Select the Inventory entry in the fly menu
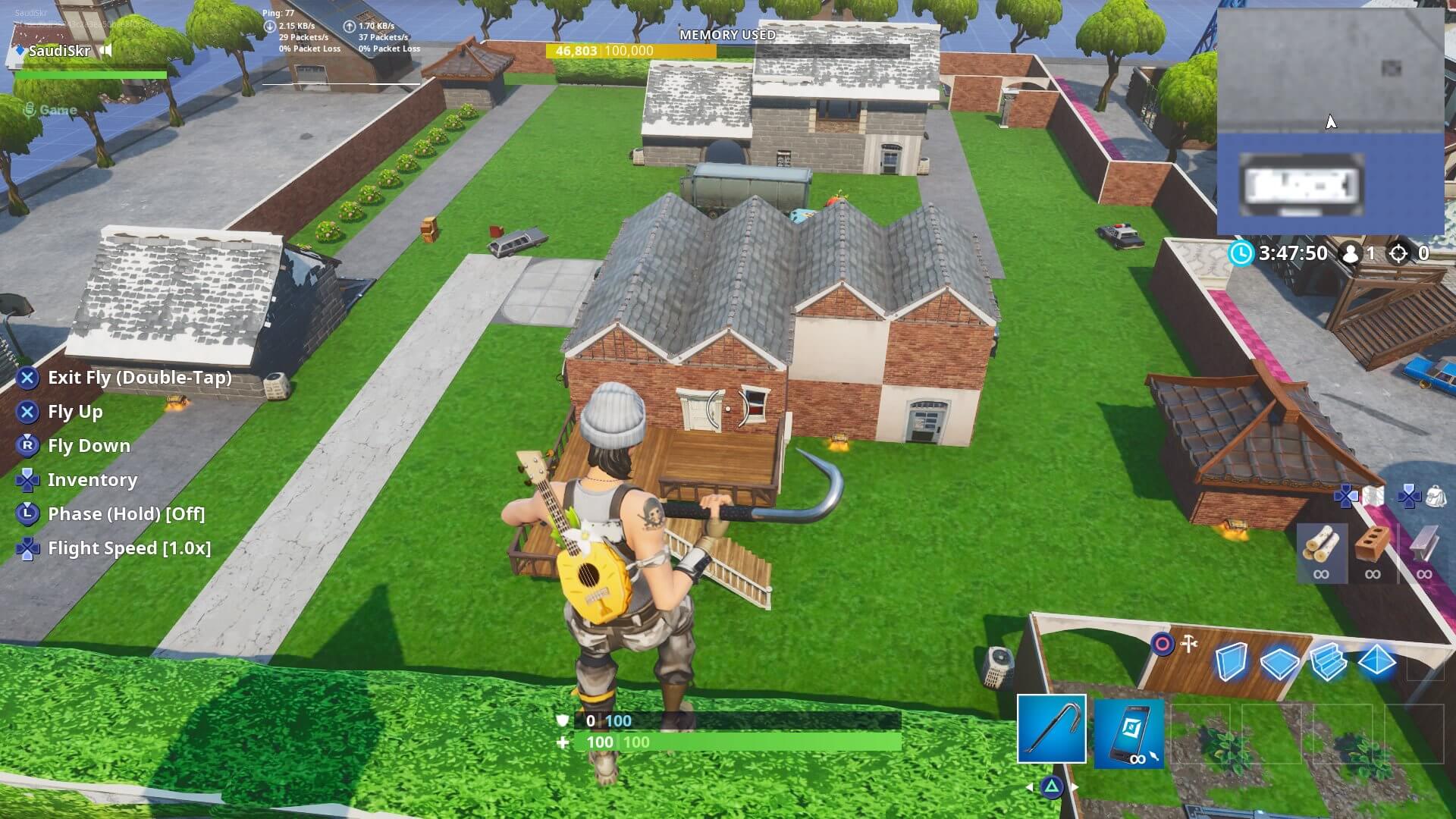 coord(93,479)
